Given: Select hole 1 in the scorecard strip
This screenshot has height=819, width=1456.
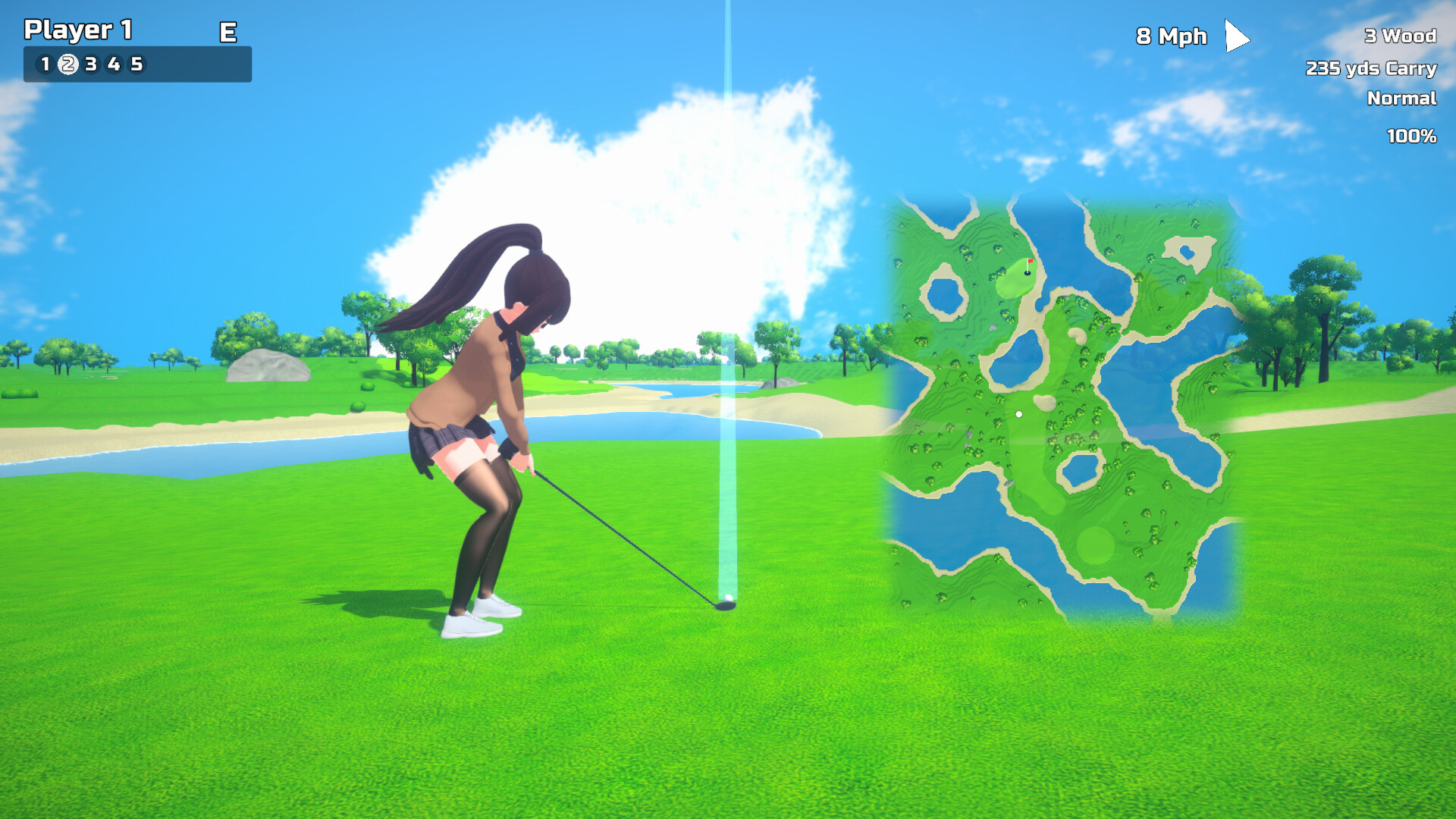Looking at the screenshot, I should click(45, 65).
